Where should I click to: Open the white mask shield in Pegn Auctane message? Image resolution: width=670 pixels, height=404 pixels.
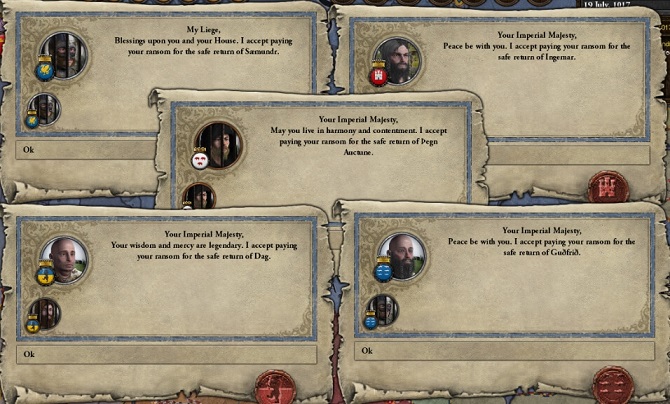pos(199,158)
